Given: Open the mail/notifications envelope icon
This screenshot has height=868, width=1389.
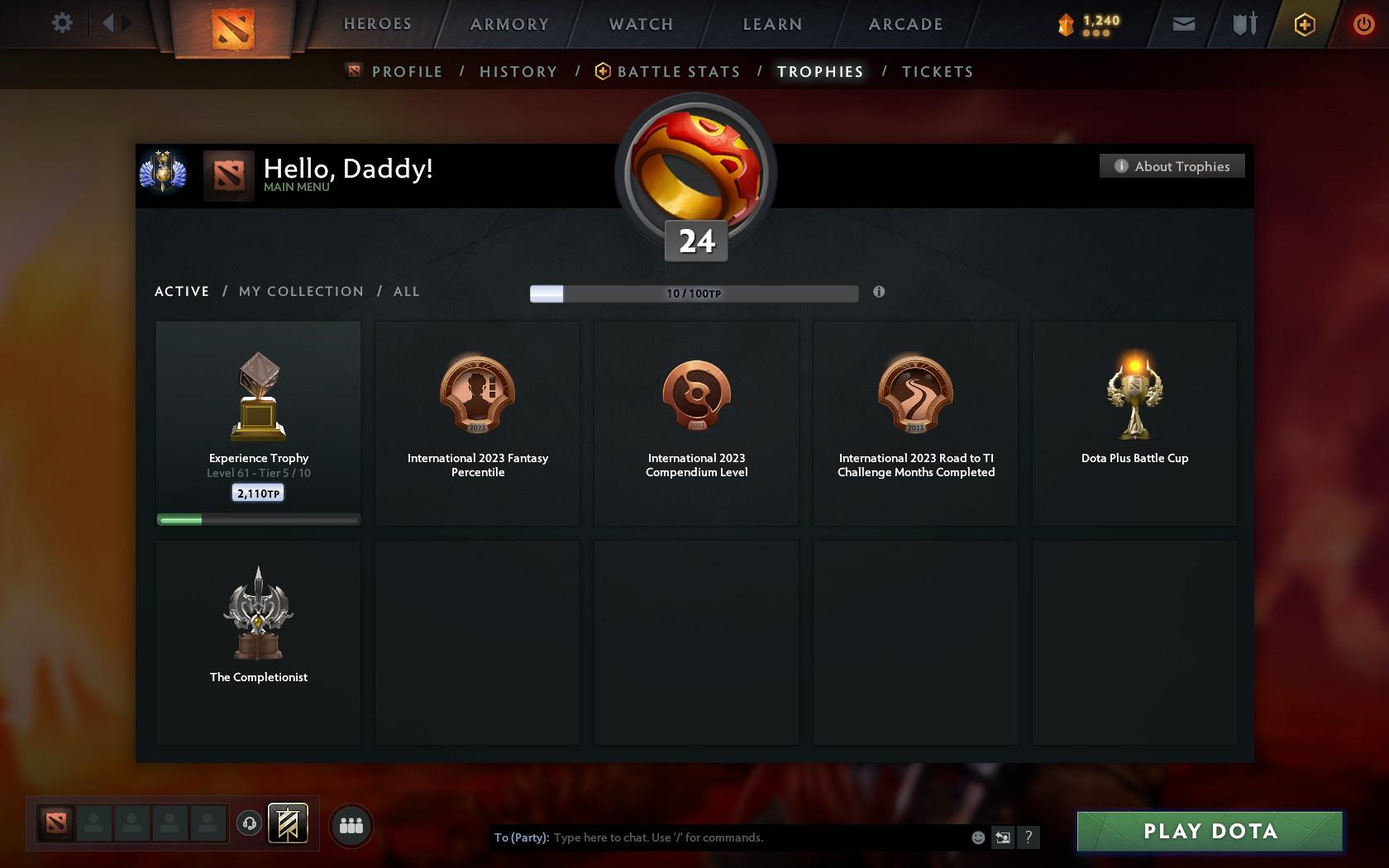Looking at the screenshot, I should [1182, 24].
